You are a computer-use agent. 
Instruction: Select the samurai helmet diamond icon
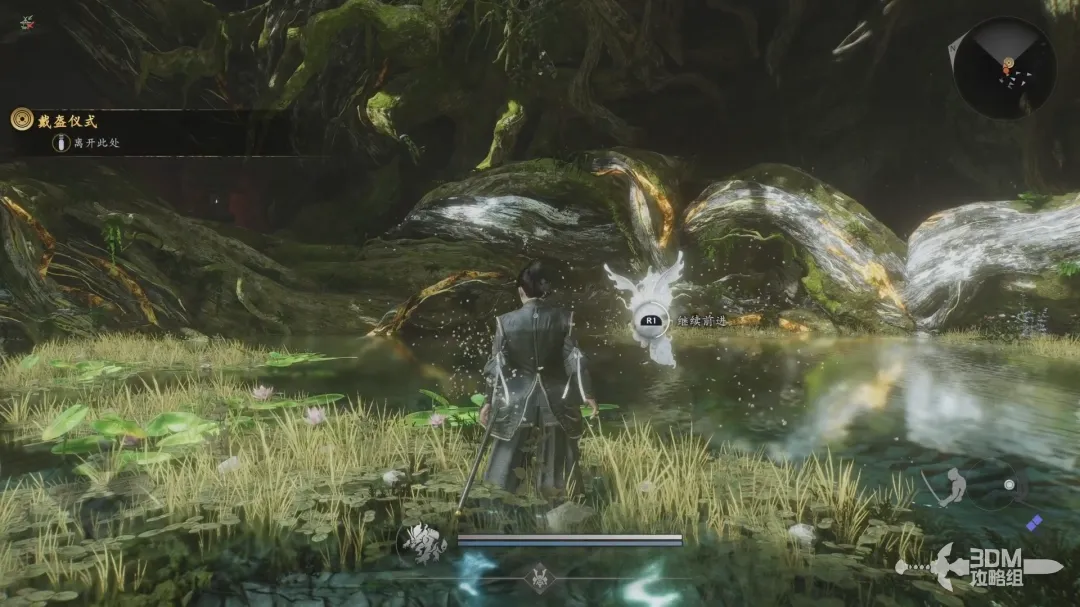click(x=541, y=577)
